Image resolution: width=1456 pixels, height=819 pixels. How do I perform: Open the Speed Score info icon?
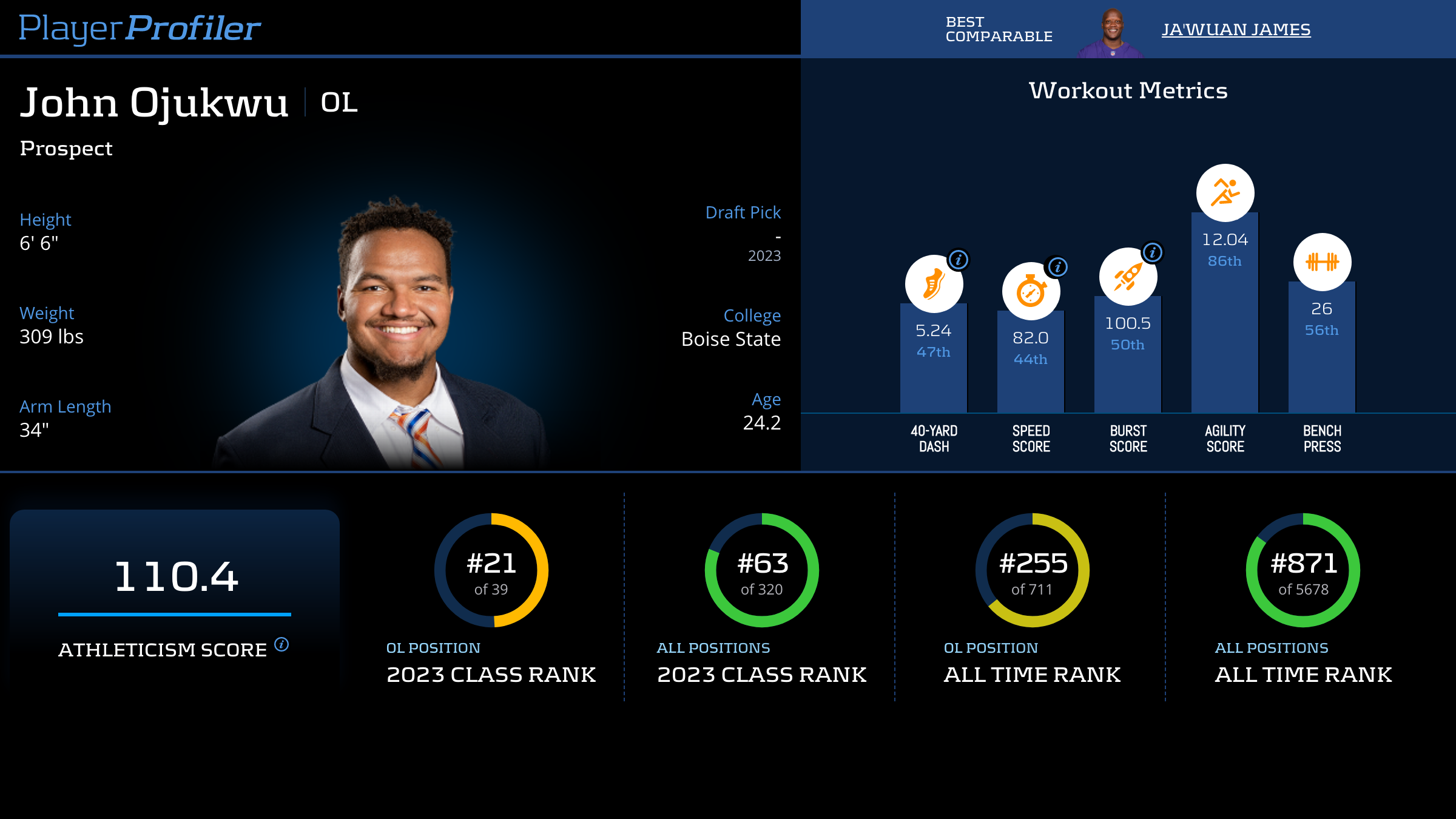click(x=1057, y=267)
